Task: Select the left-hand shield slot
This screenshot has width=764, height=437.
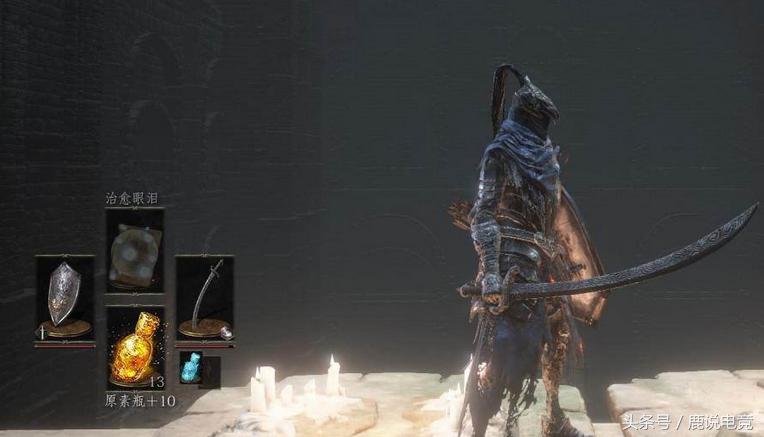Action: coord(64,298)
